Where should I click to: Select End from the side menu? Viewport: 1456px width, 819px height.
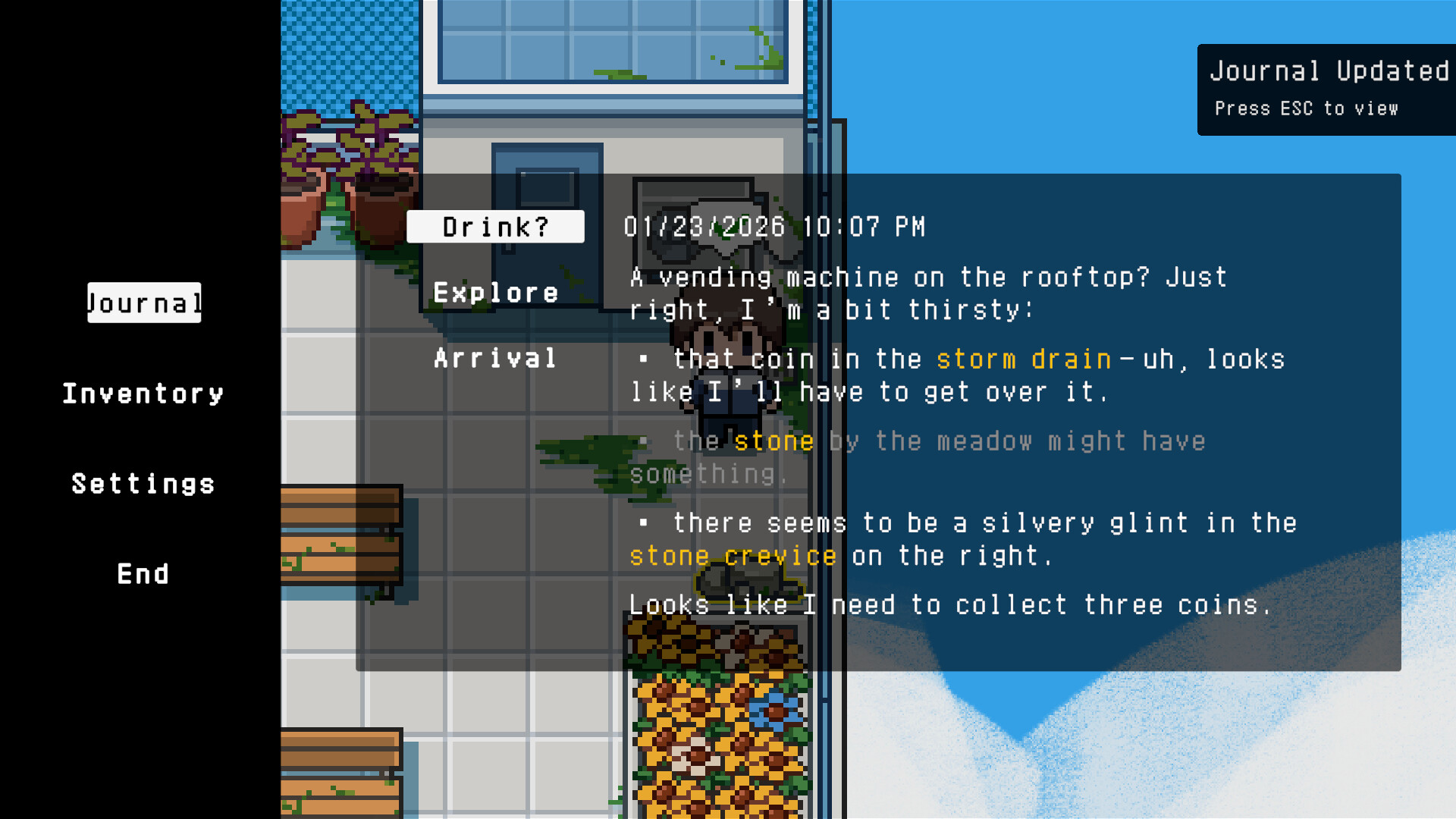[x=143, y=573]
